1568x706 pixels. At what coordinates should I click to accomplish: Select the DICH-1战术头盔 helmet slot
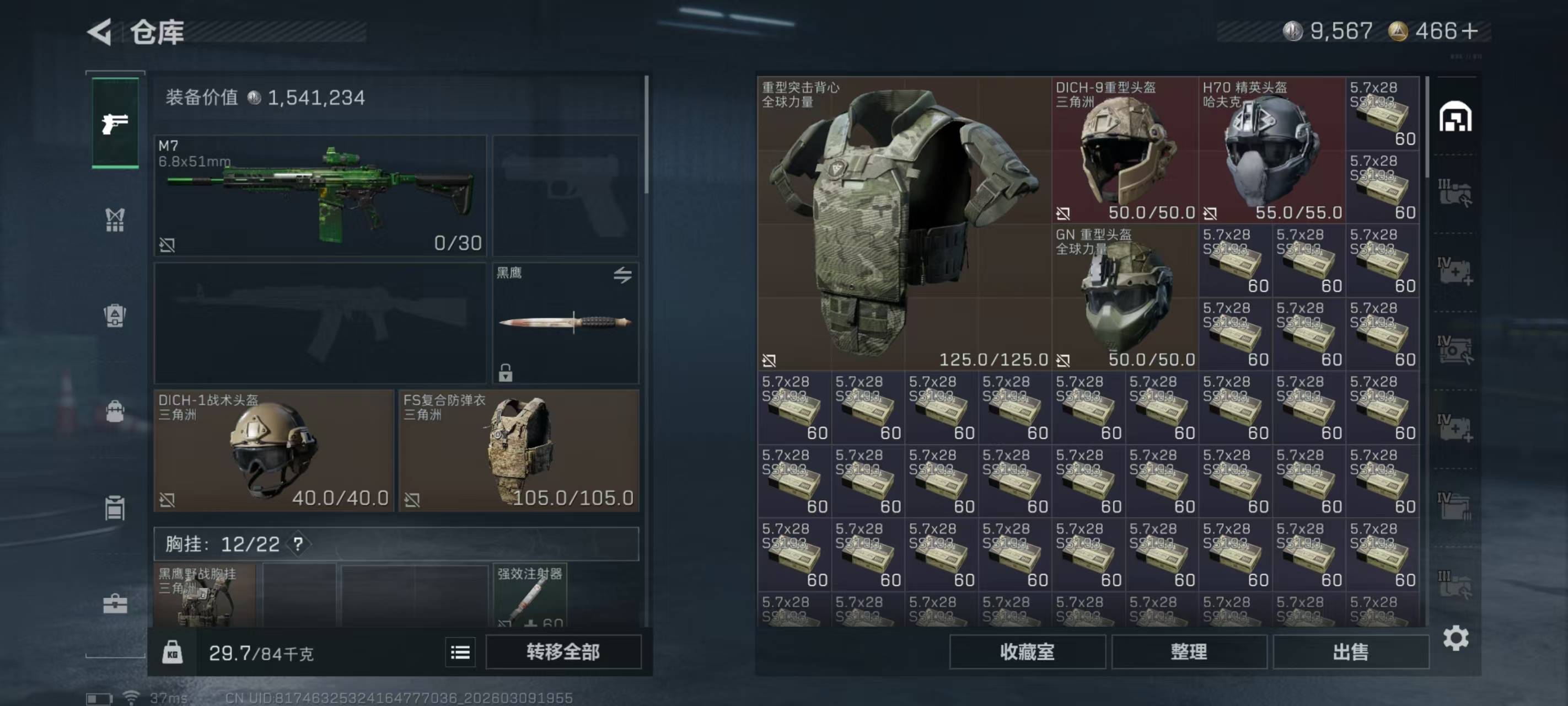click(273, 450)
